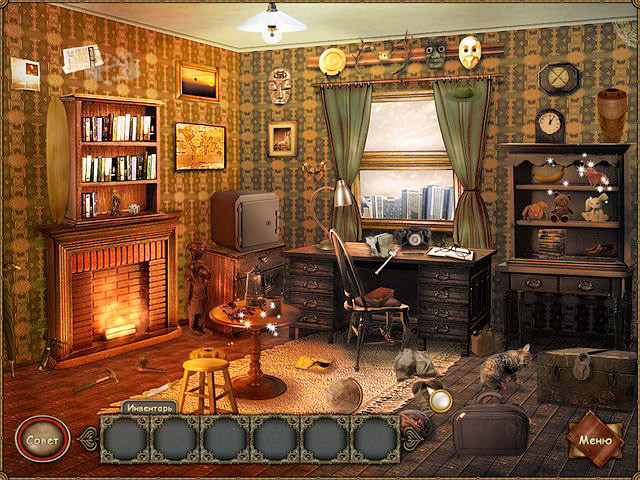Open the Меню button

click(595, 437)
